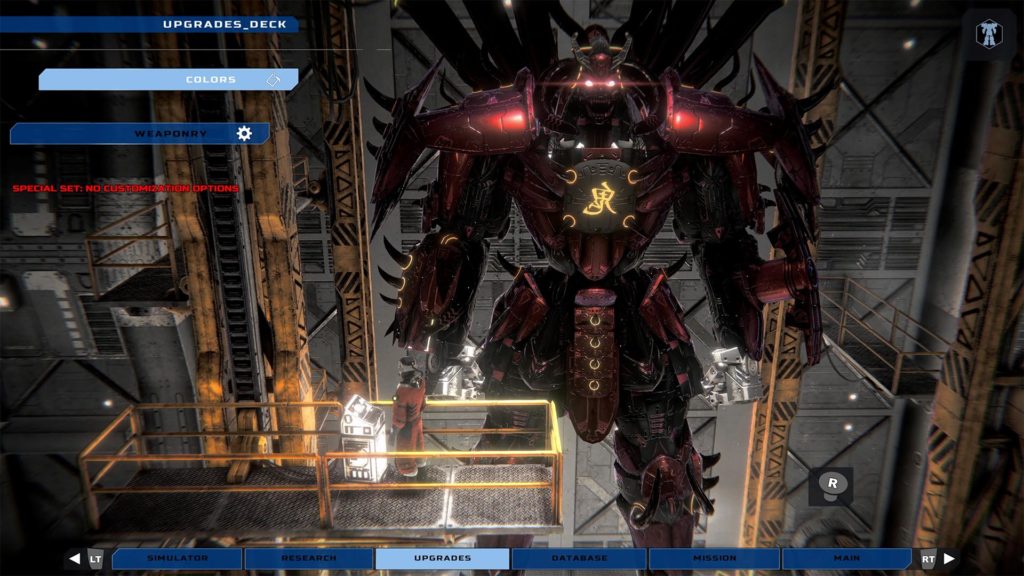1024x576 pixels.
Task: Select the Weaponry upgrade entry
Action: pos(140,133)
